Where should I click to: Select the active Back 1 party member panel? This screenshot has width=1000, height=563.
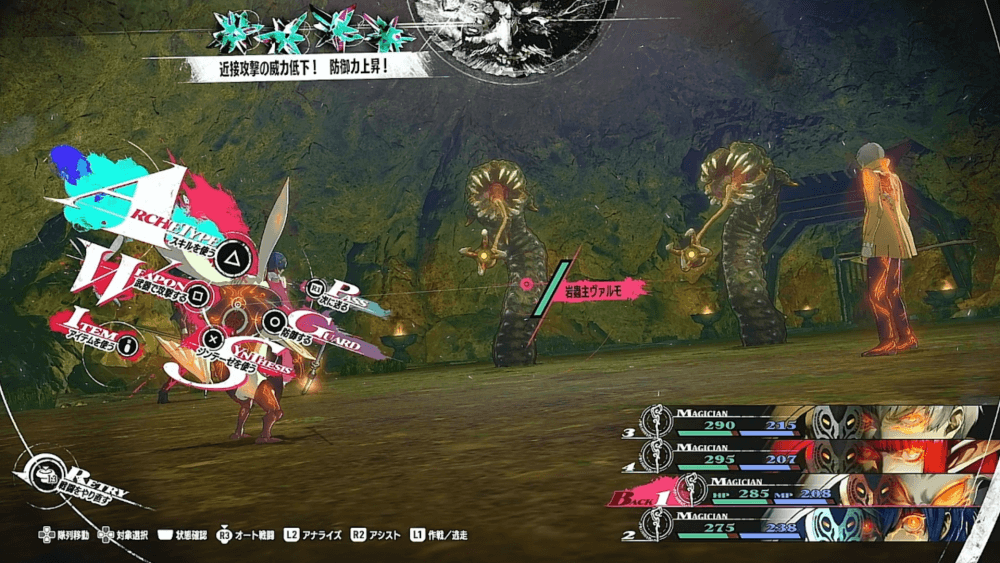point(800,490)
